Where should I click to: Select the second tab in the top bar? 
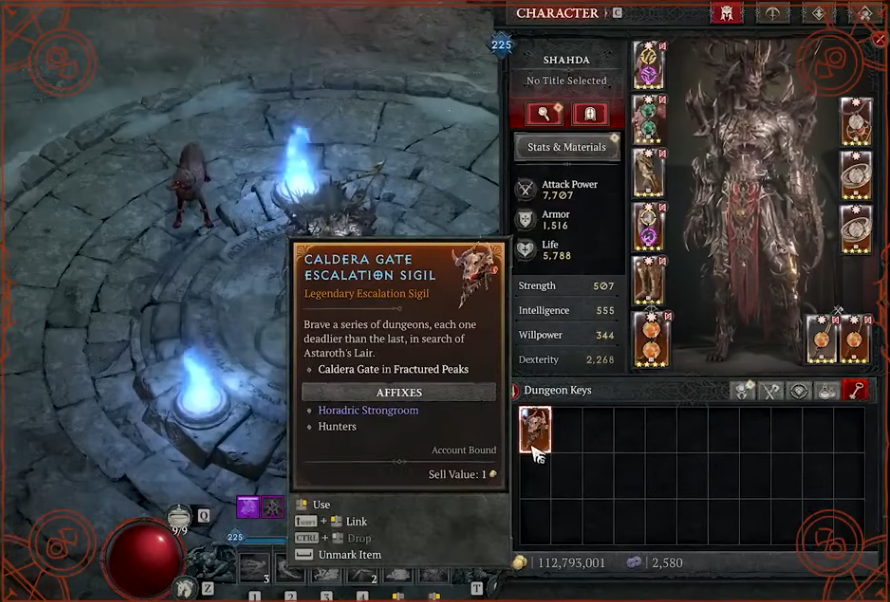(771, 13)
